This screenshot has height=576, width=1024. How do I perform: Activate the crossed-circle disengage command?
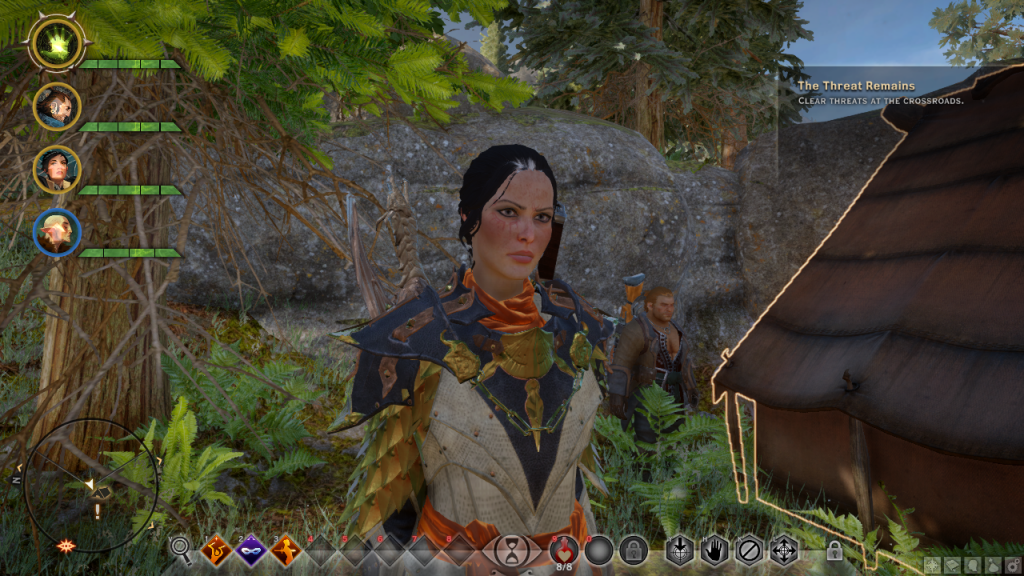click(748, 549)
